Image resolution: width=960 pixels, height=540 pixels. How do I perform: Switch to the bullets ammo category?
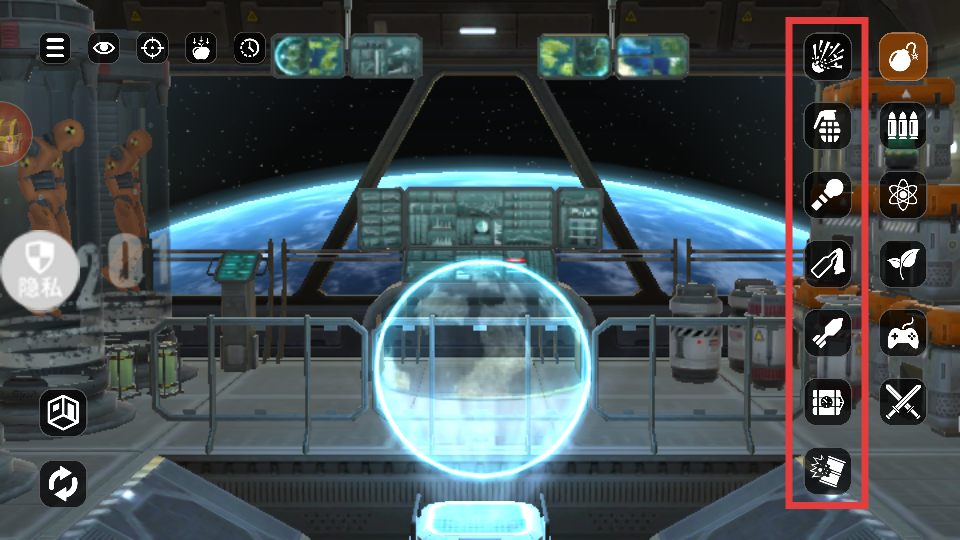(903, 126)
